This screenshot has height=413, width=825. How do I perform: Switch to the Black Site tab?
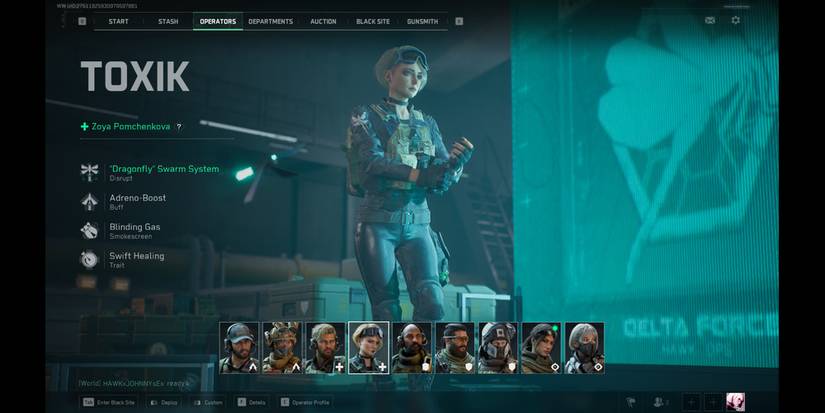click(374, 21)
